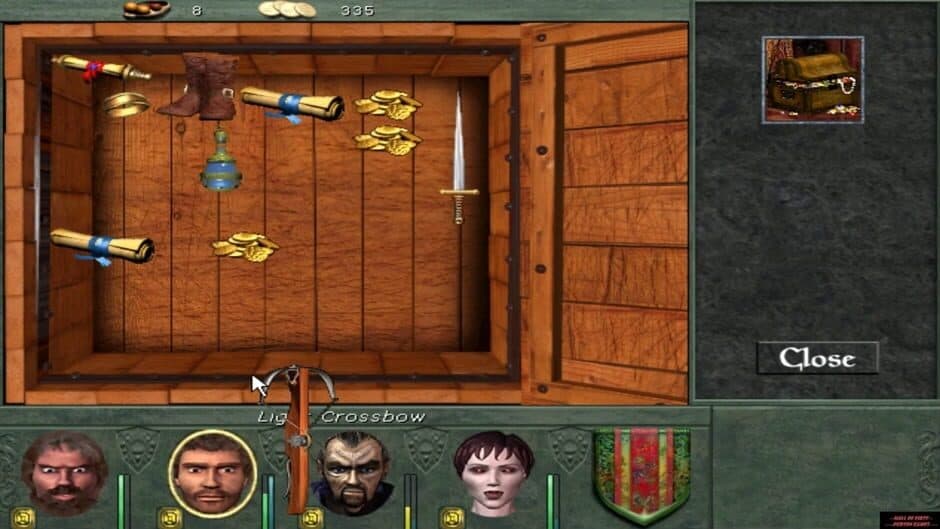940x529 pixels.
Task: Select the dark-goateed man's portrait
Action: tap(353, 472)
